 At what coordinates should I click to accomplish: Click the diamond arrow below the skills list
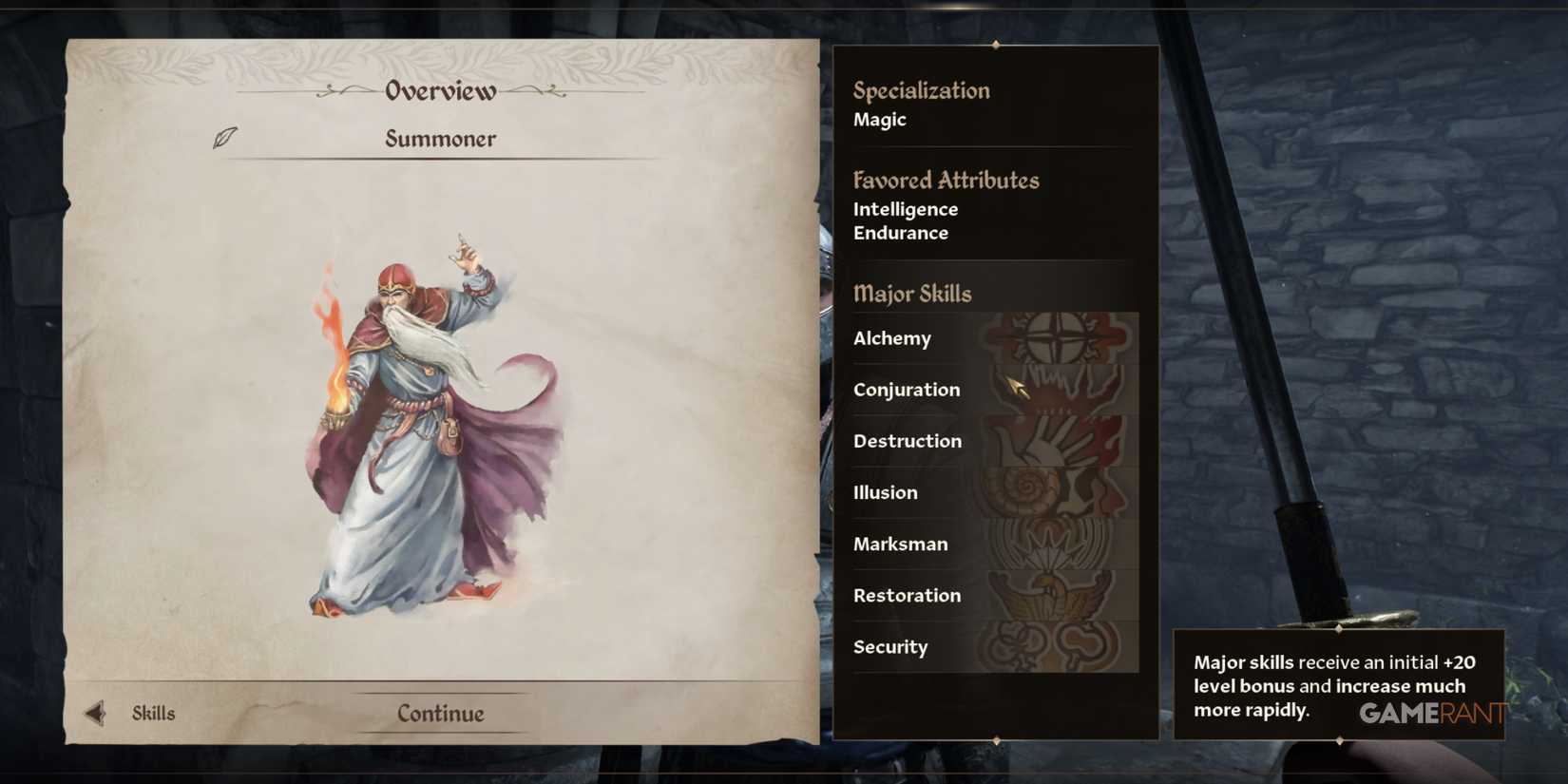tap(995, 740)
